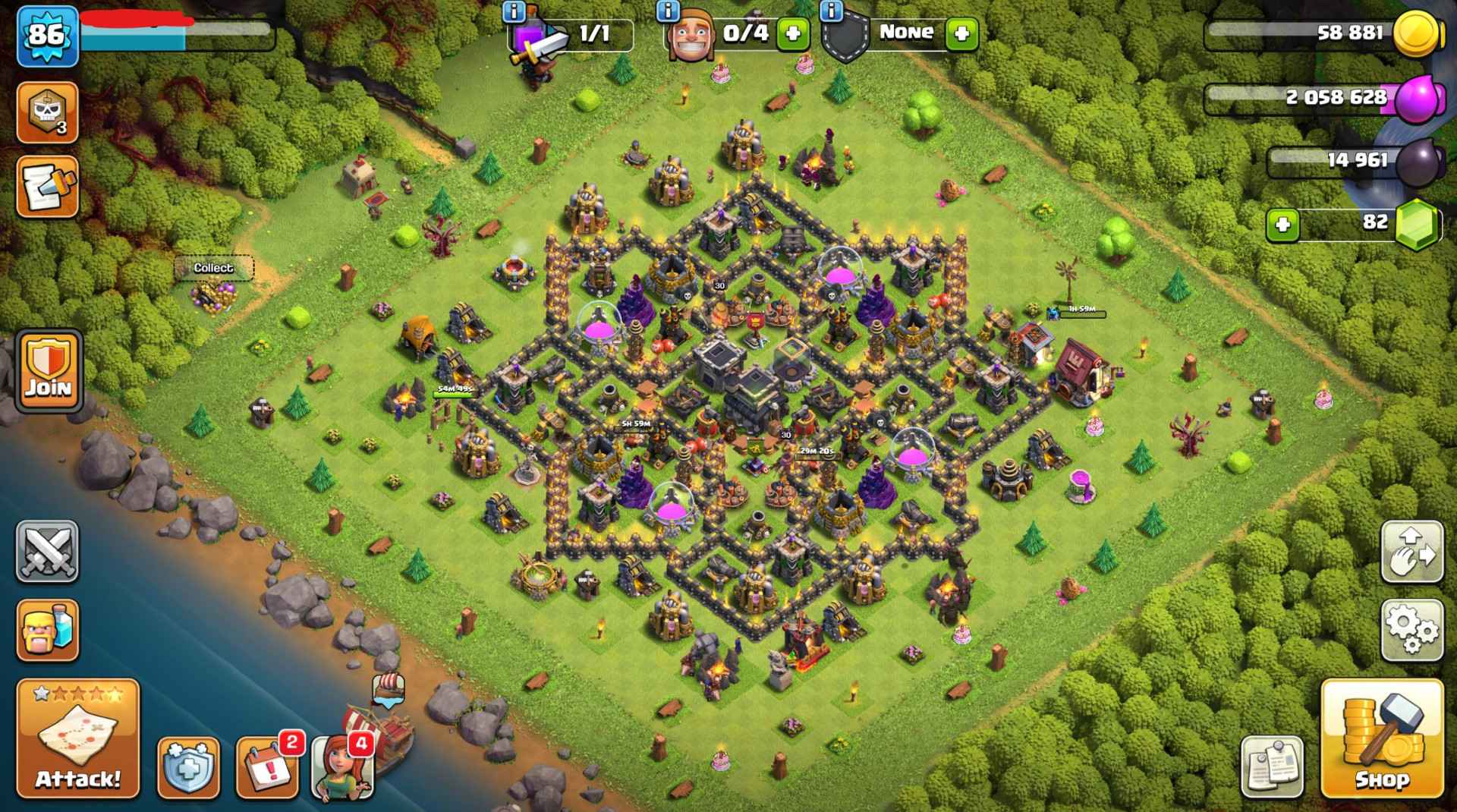Show builder info via its info icon
The height and width of the screenshot is (812, 1457).
(x=667, y=11)
